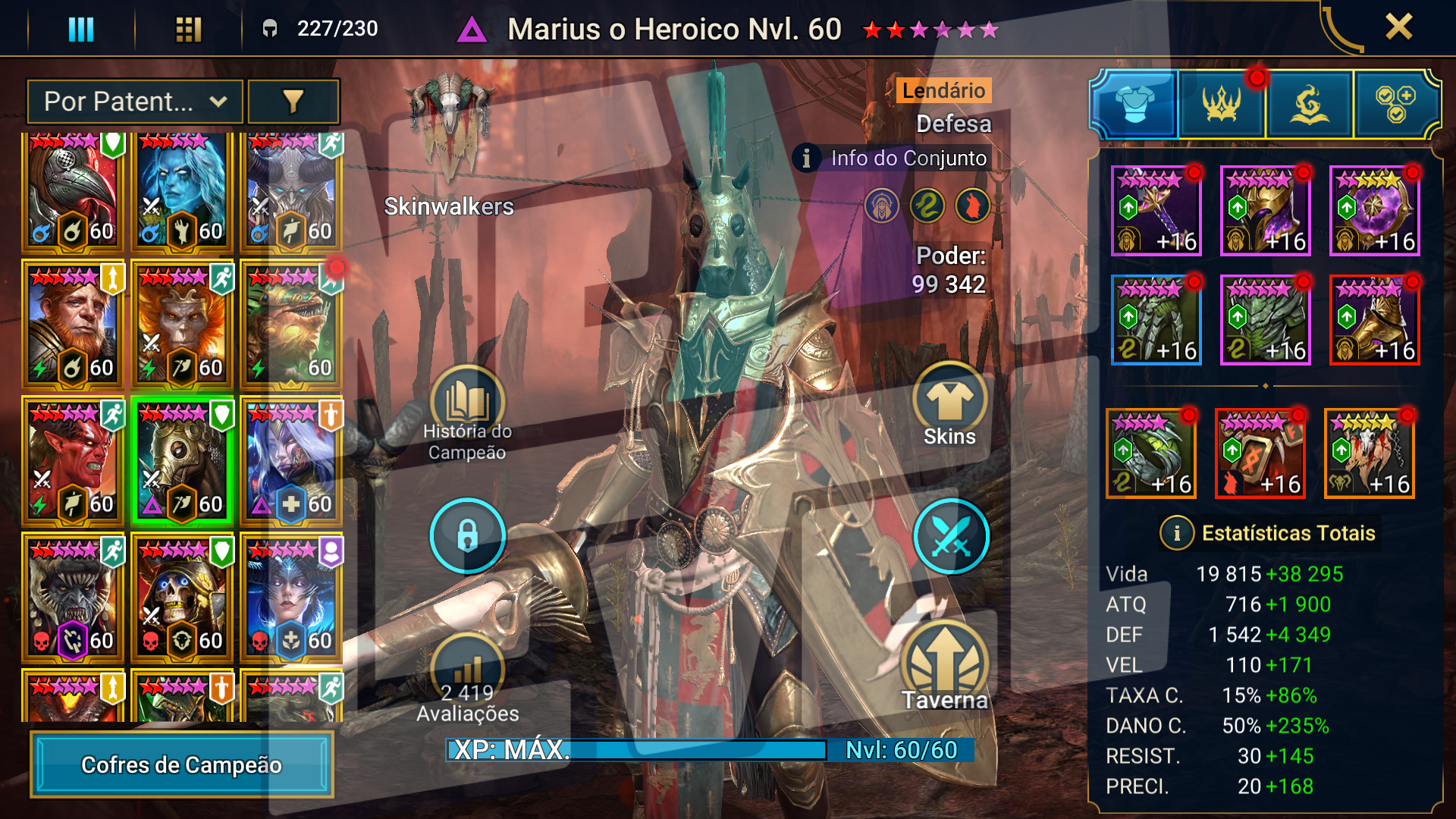Select the purple weapon artifact slot
The height and width of the screenshot is (819, 1456).
pyautogui.click(x=1156, y=210)
